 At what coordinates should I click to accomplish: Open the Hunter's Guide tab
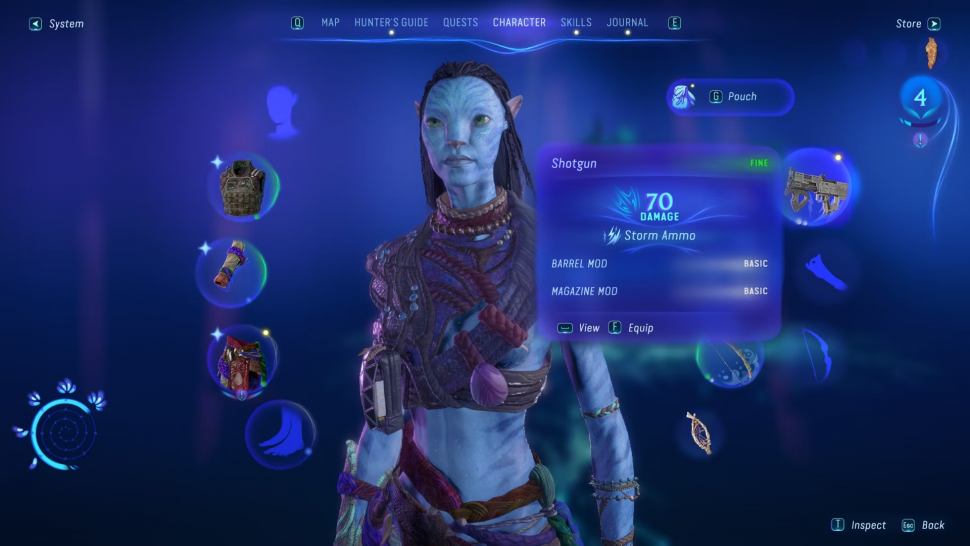coord(391,22)
